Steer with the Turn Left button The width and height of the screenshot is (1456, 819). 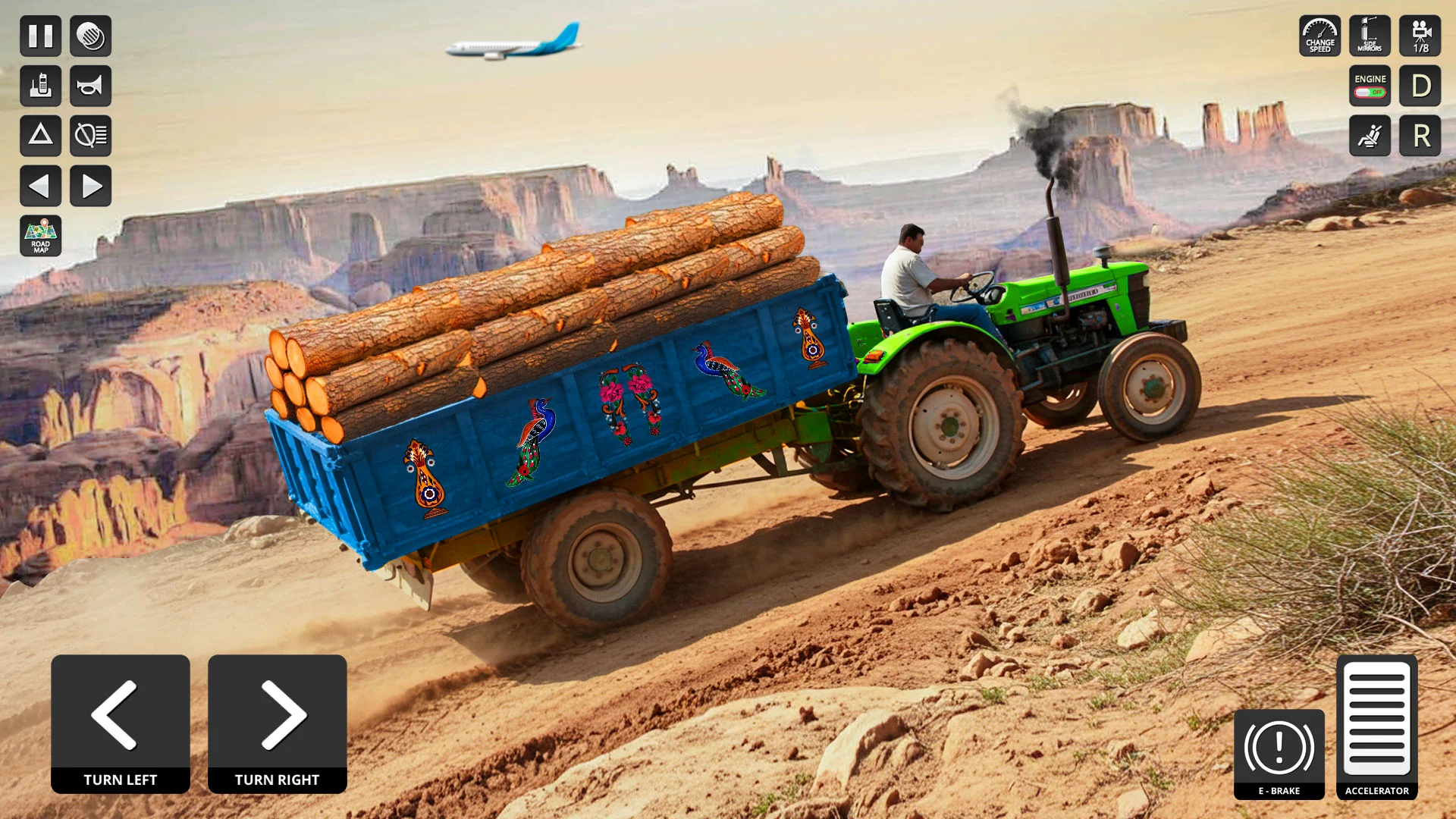point(121,723)
